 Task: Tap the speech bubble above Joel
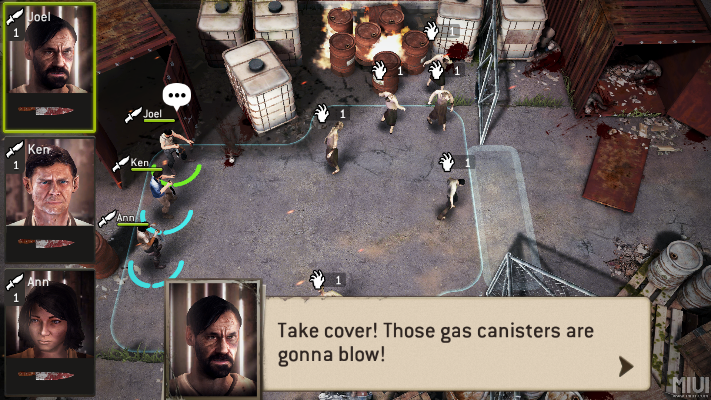(x=177, y=96)
